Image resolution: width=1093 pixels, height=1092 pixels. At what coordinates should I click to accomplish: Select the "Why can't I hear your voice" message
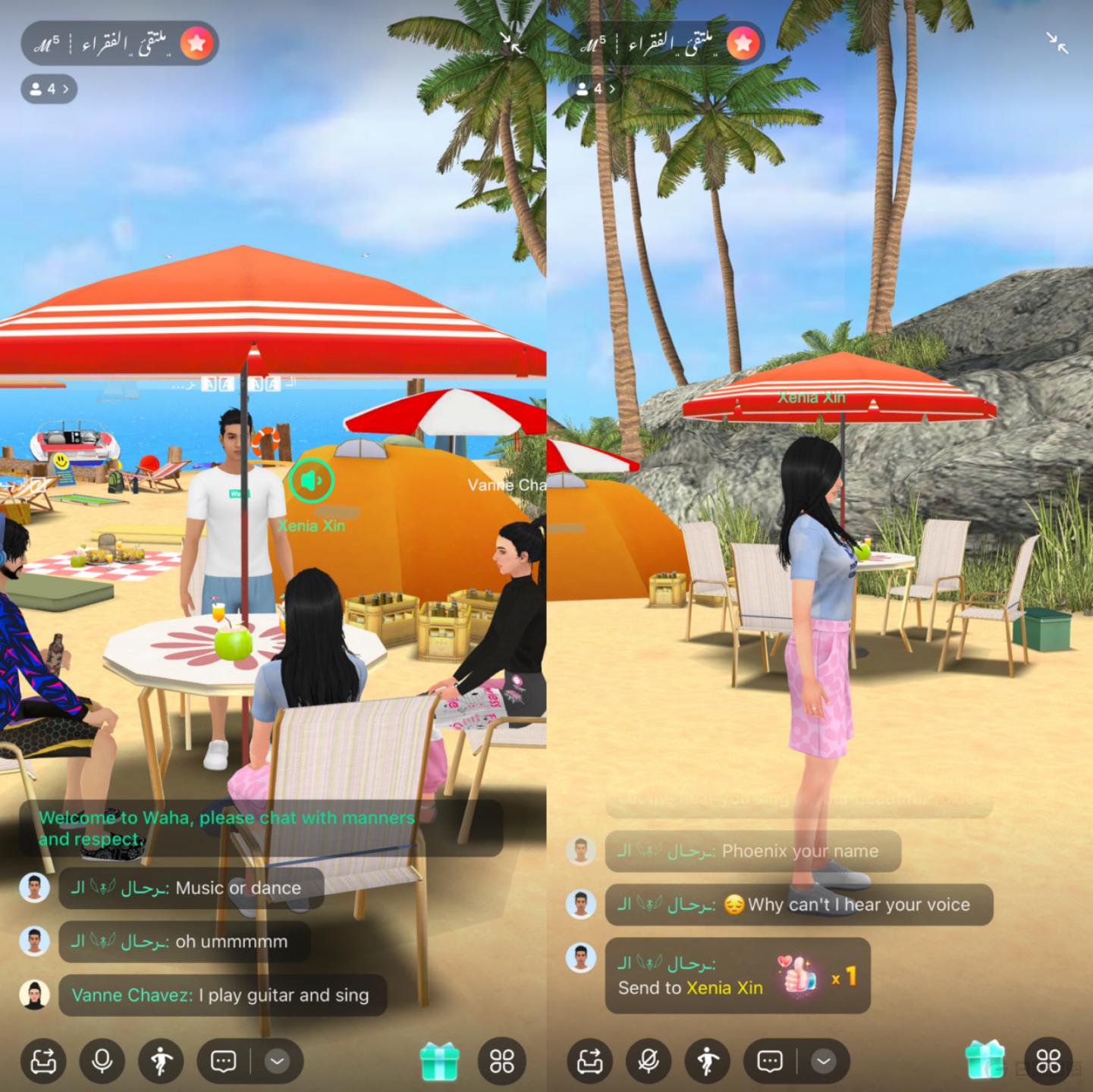(x=798, y=905)
